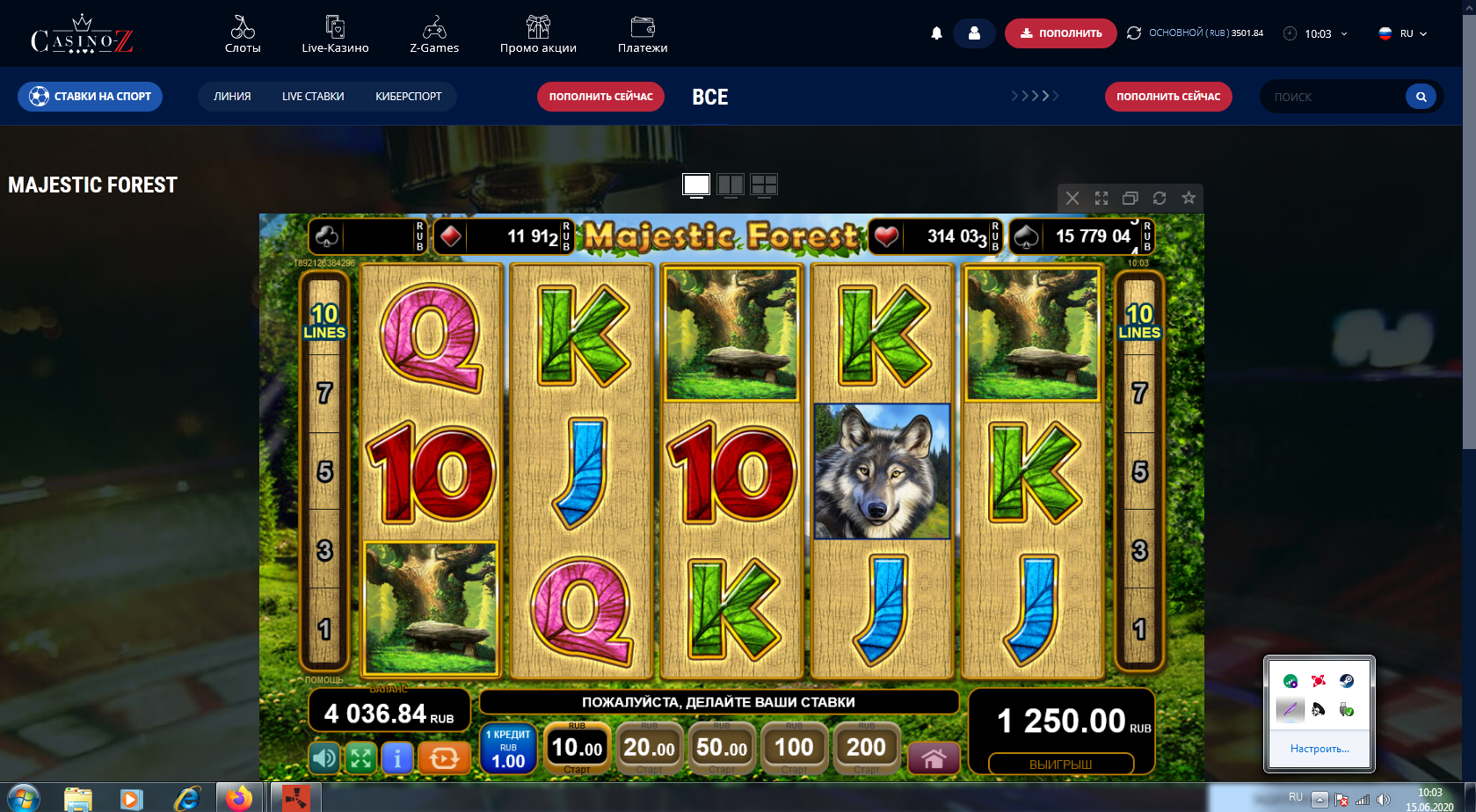Exit the slot with the home button
The width and height of the screenshot is (1476, 812).
pyautogui.click(x=934, y=758)
